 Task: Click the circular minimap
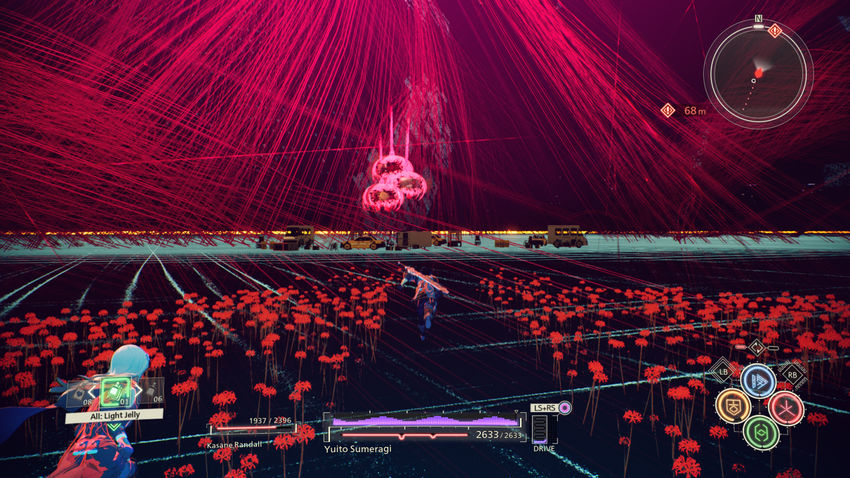758,73
